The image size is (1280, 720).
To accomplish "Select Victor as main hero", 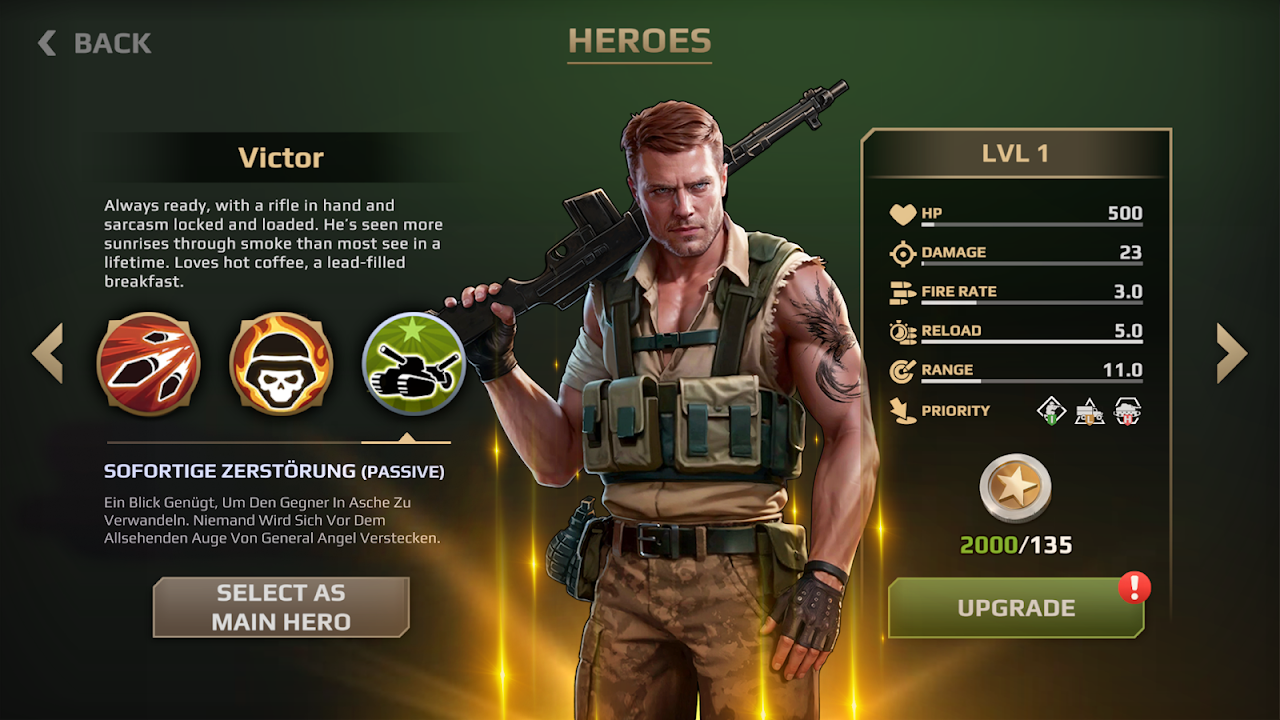I will pyautogui.click(x=281, y=607).
